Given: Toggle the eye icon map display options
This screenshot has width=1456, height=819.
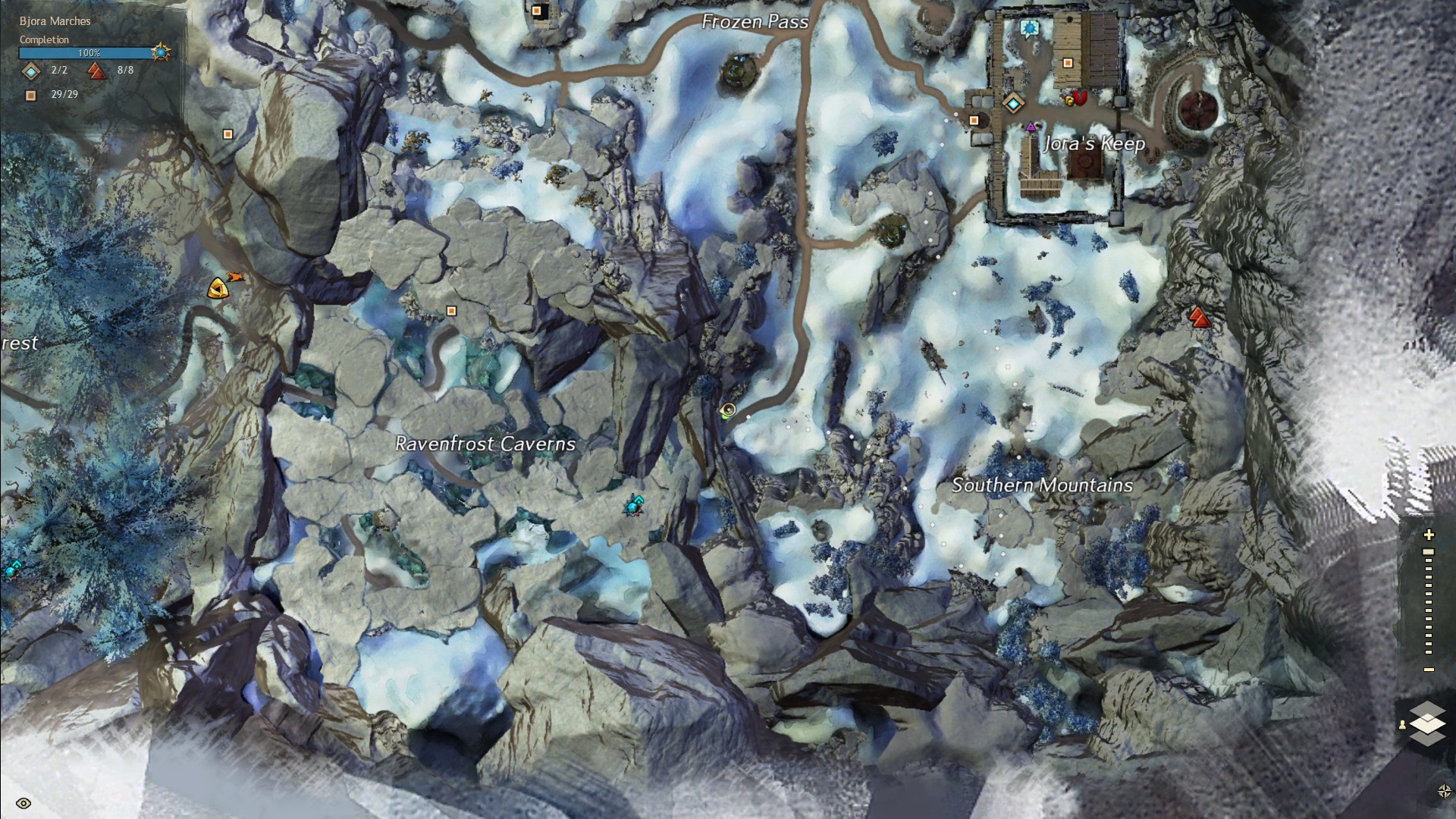Looking at the screenshot, I should pyautogui.click(x=23, y=804).
